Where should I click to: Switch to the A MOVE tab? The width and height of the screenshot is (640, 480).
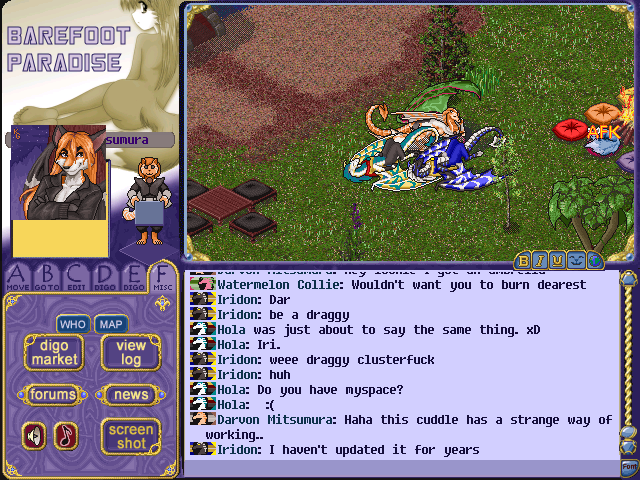(18, 277)
